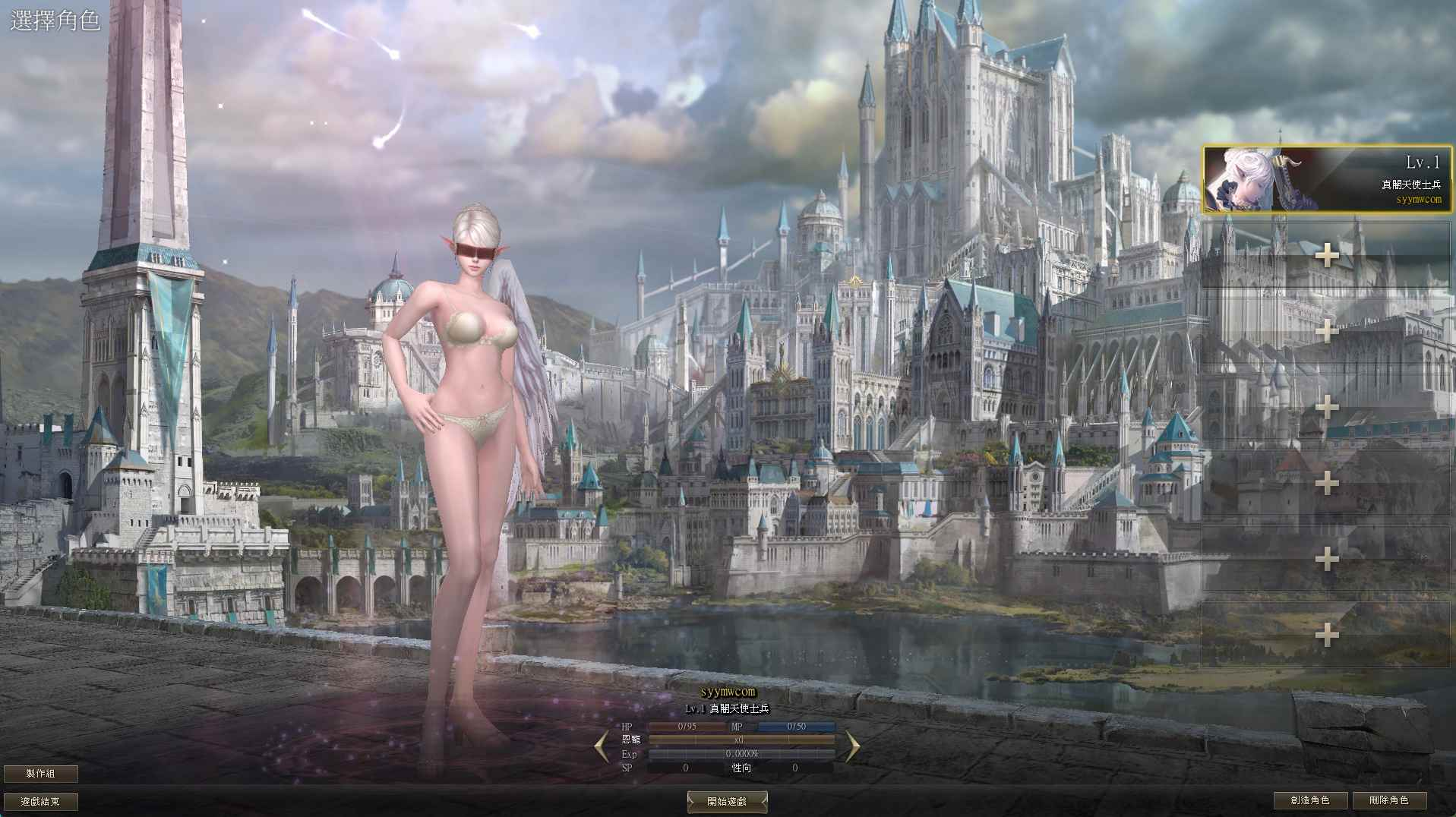Open the 製作組 credits panel

tap(42, 774)
